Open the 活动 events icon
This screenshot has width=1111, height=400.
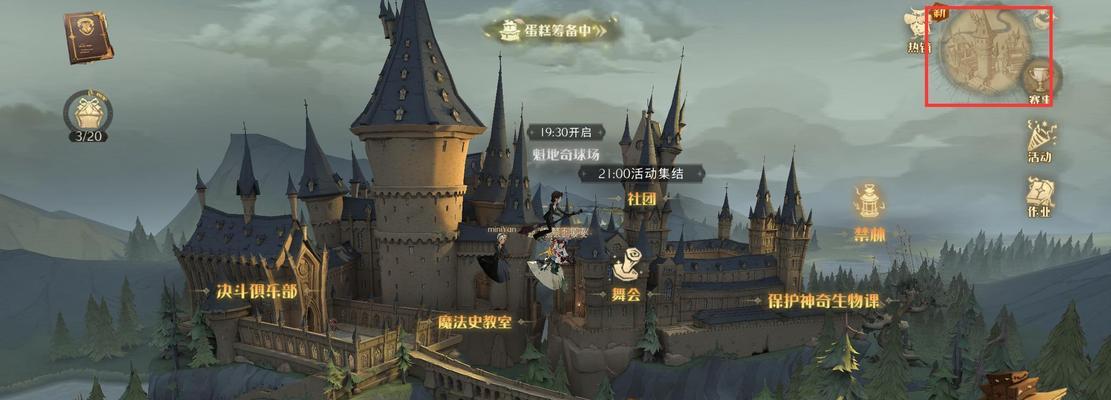click(x=1040, y=140)
